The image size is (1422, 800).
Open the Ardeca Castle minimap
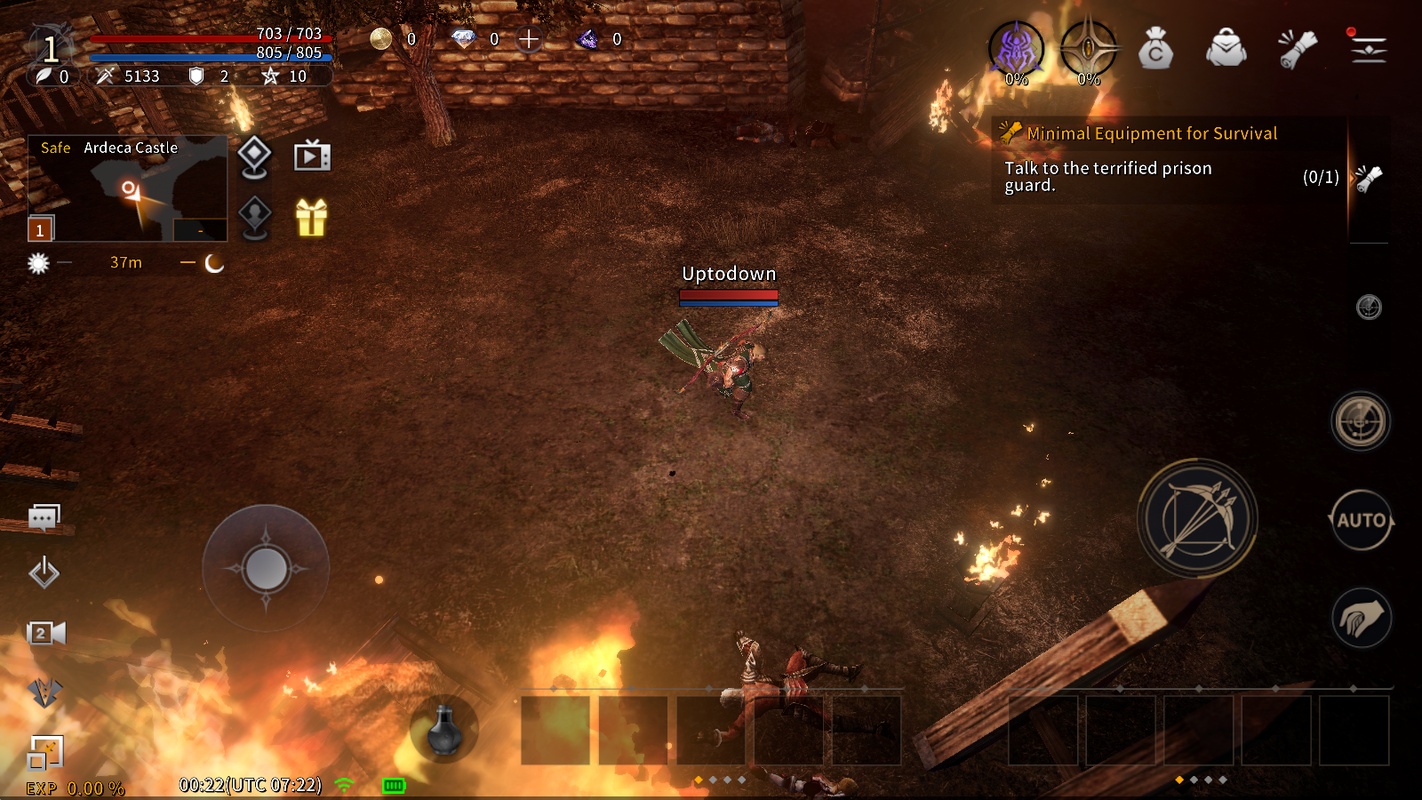click(x=127, y=189)
